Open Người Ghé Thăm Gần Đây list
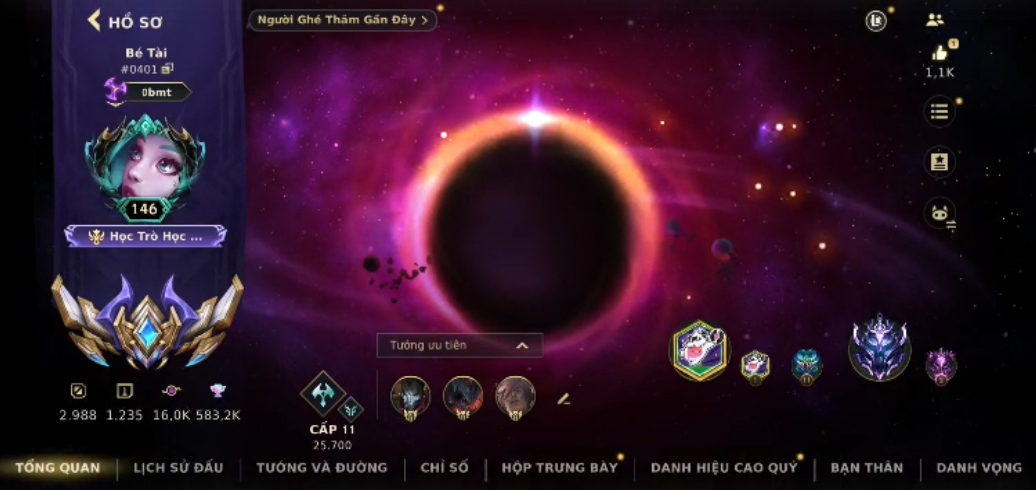The width and height of the screenshot is (1036, 490). 342,20
